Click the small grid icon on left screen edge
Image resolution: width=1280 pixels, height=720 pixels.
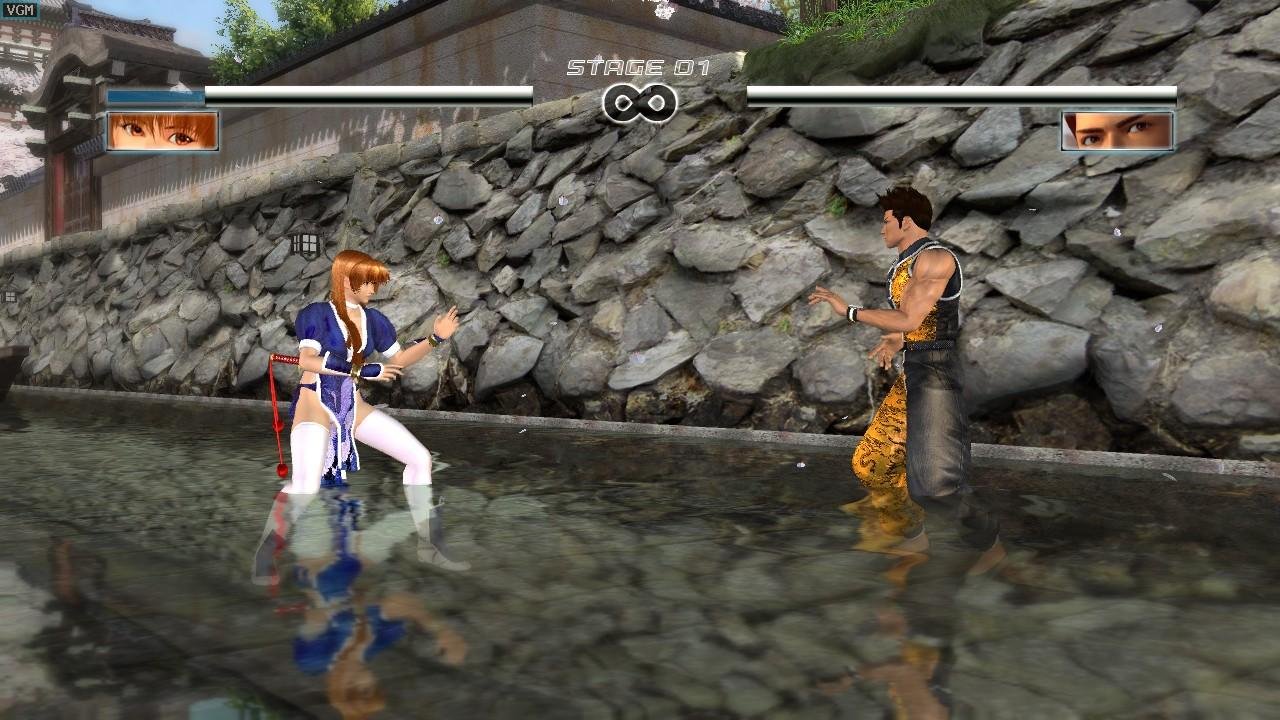[8, 295]
